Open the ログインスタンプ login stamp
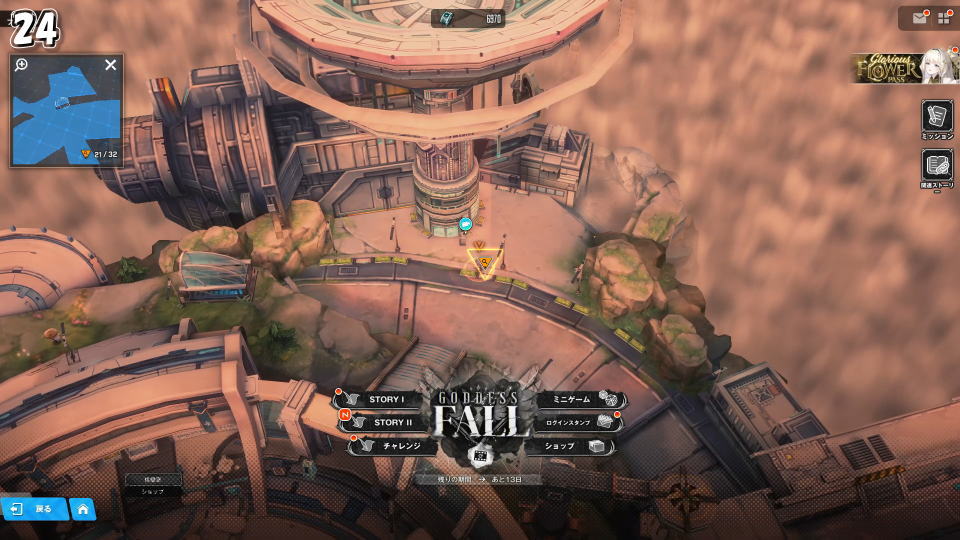Screen dimensions: 960x540 (571, 423)
